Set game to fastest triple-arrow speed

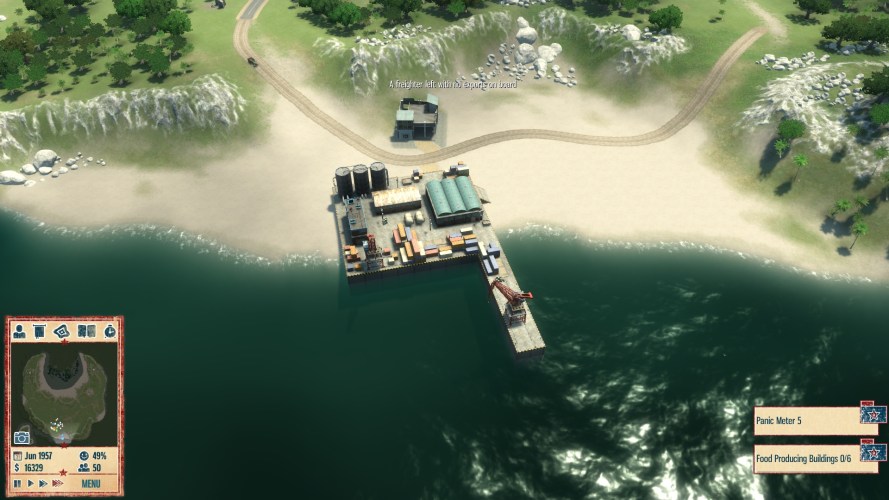point(58,484)
